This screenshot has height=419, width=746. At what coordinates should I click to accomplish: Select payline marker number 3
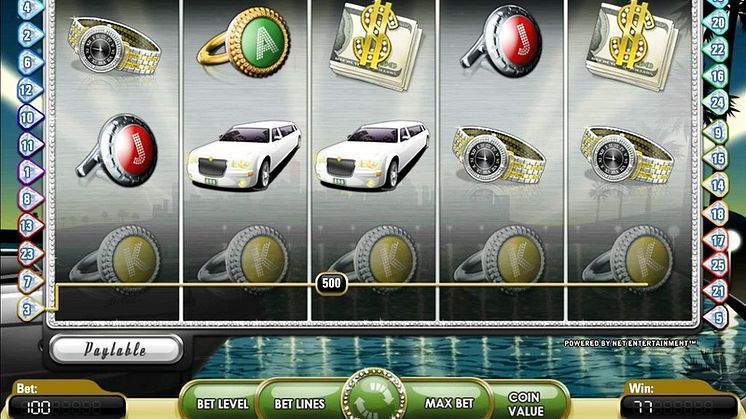pos(28,308)
